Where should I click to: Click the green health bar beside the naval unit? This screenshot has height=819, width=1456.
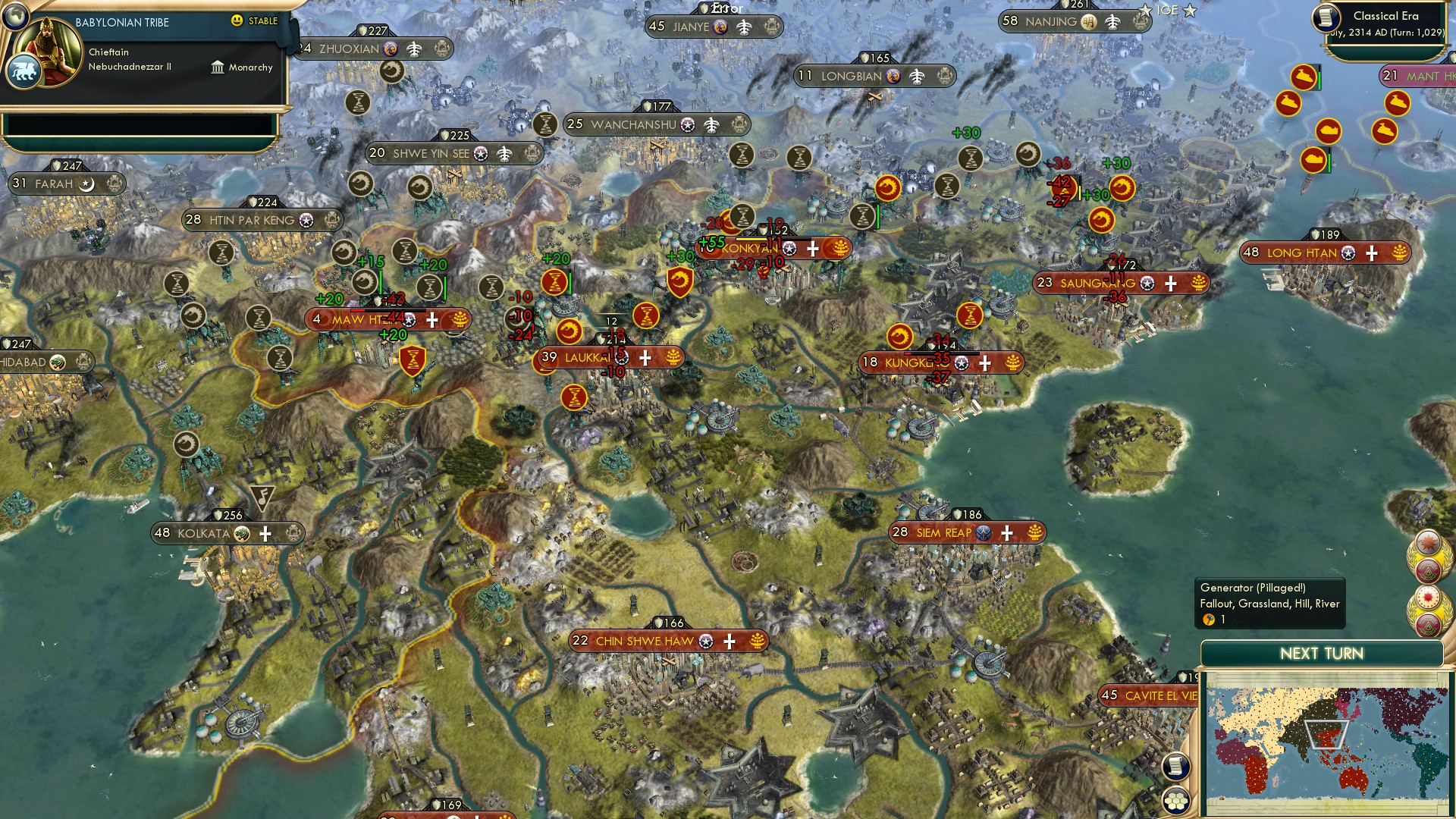tap(1319, 80)
